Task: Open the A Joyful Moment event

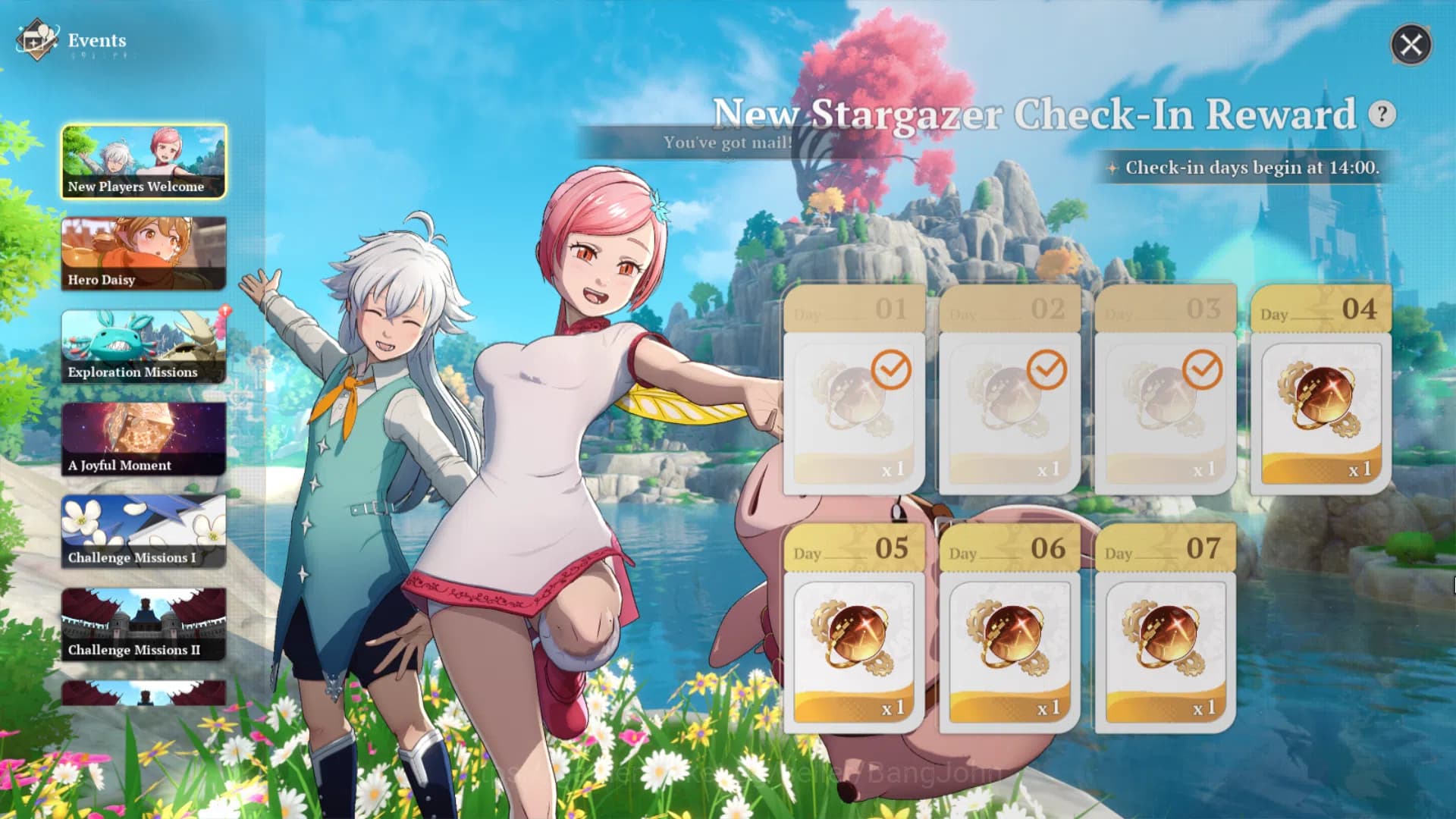Action: tap(143, 440)
